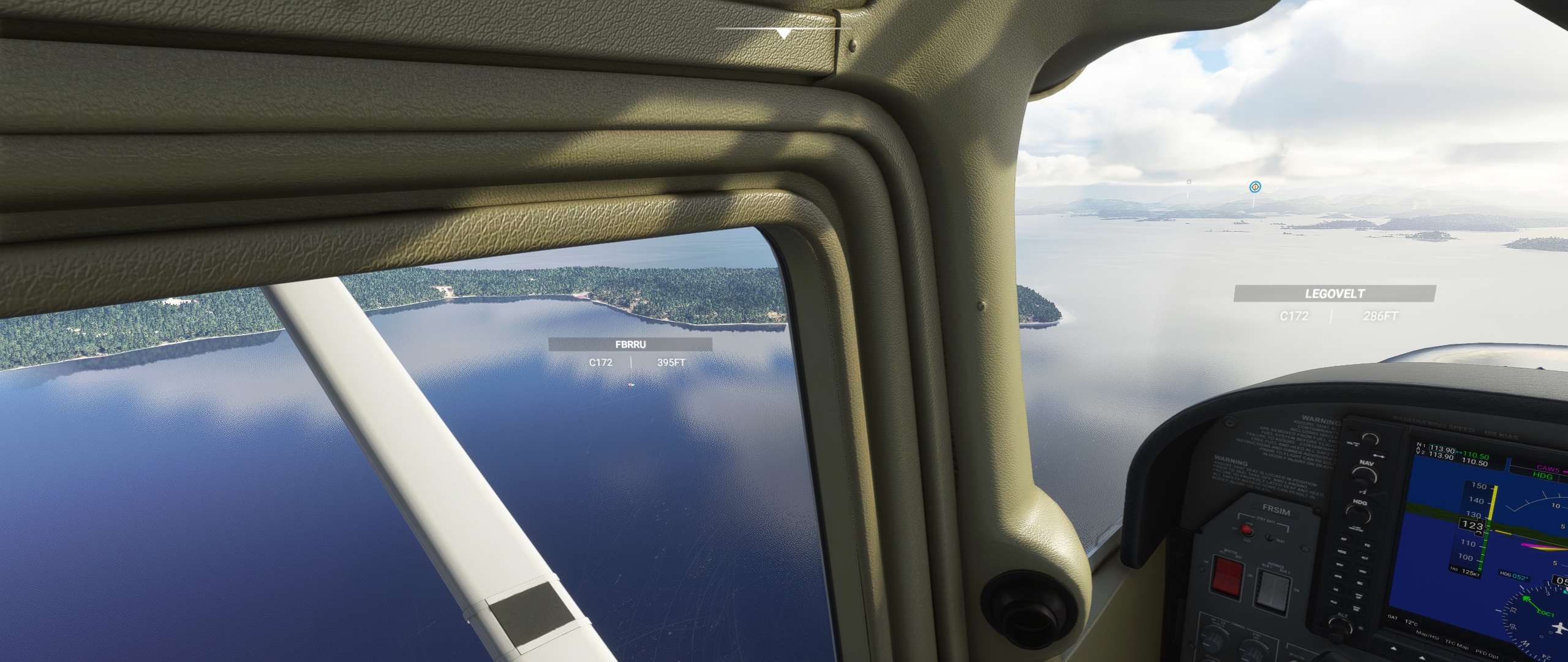Select the LEGOVELT player nameplate
Viewport: 1568px width, 662px height.
[x=1334, y=294]
